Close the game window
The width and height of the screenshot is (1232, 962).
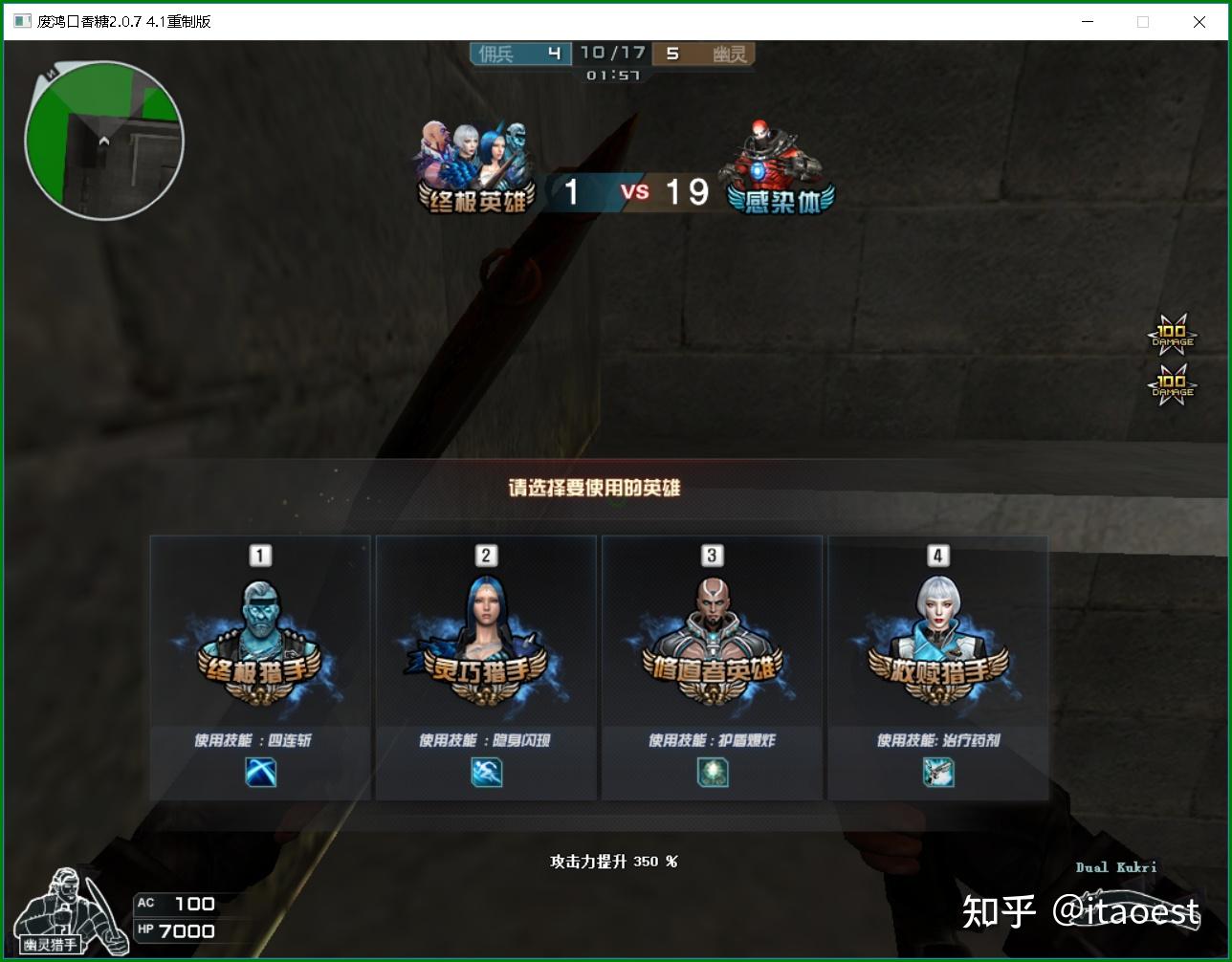point(1199,22)
